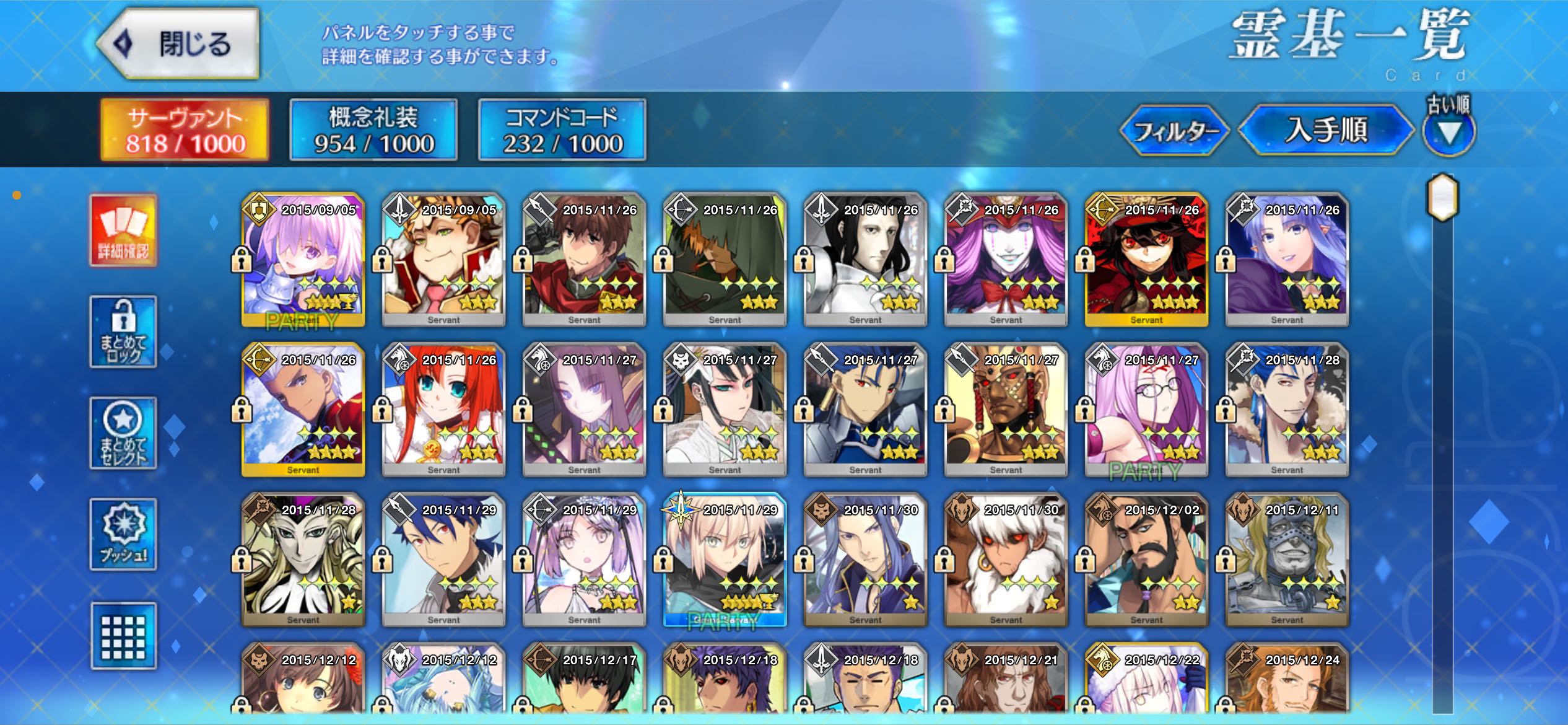Screen dimensions: 1568x725
Task: Tap the プッシュ! button
Action: pos(123,534)
